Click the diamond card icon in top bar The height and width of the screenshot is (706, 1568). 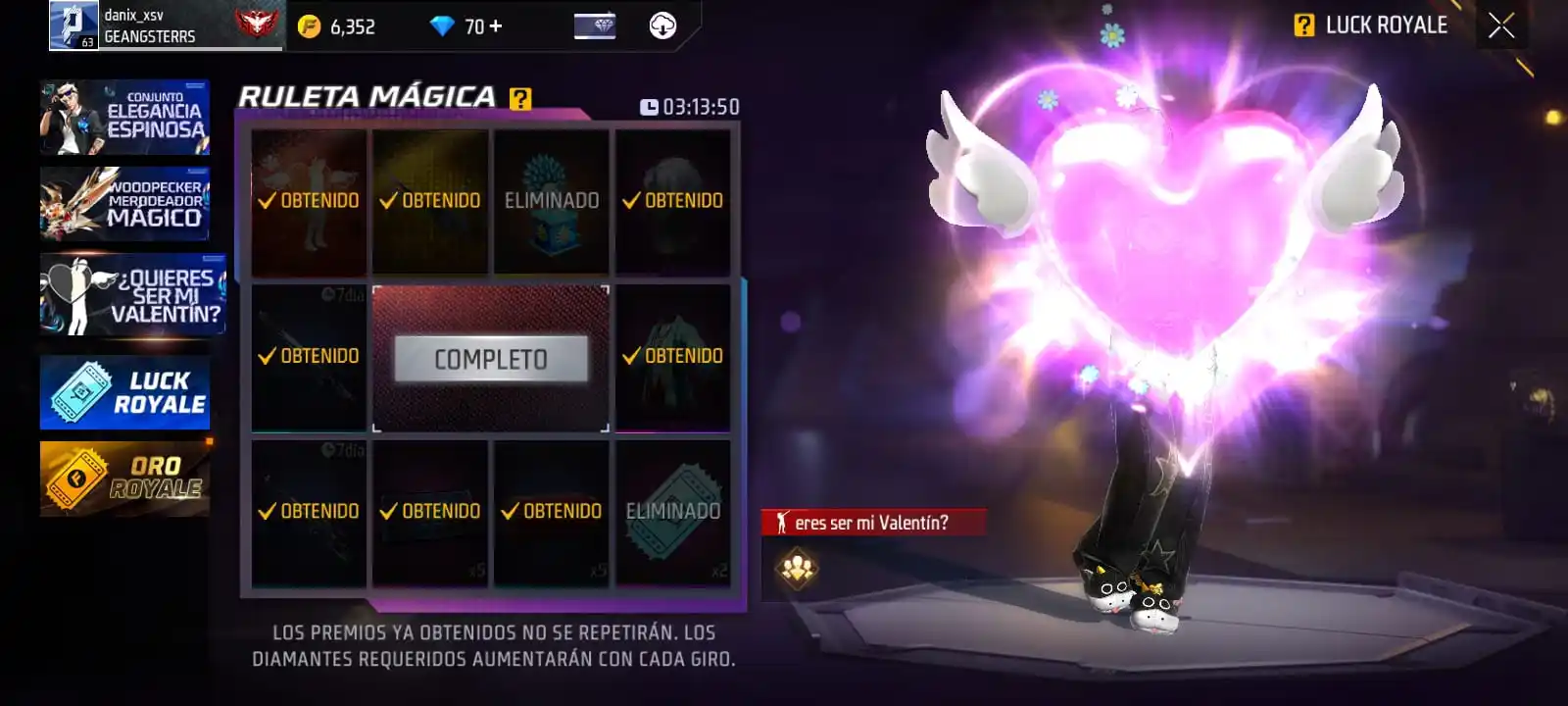coord(594,26)
